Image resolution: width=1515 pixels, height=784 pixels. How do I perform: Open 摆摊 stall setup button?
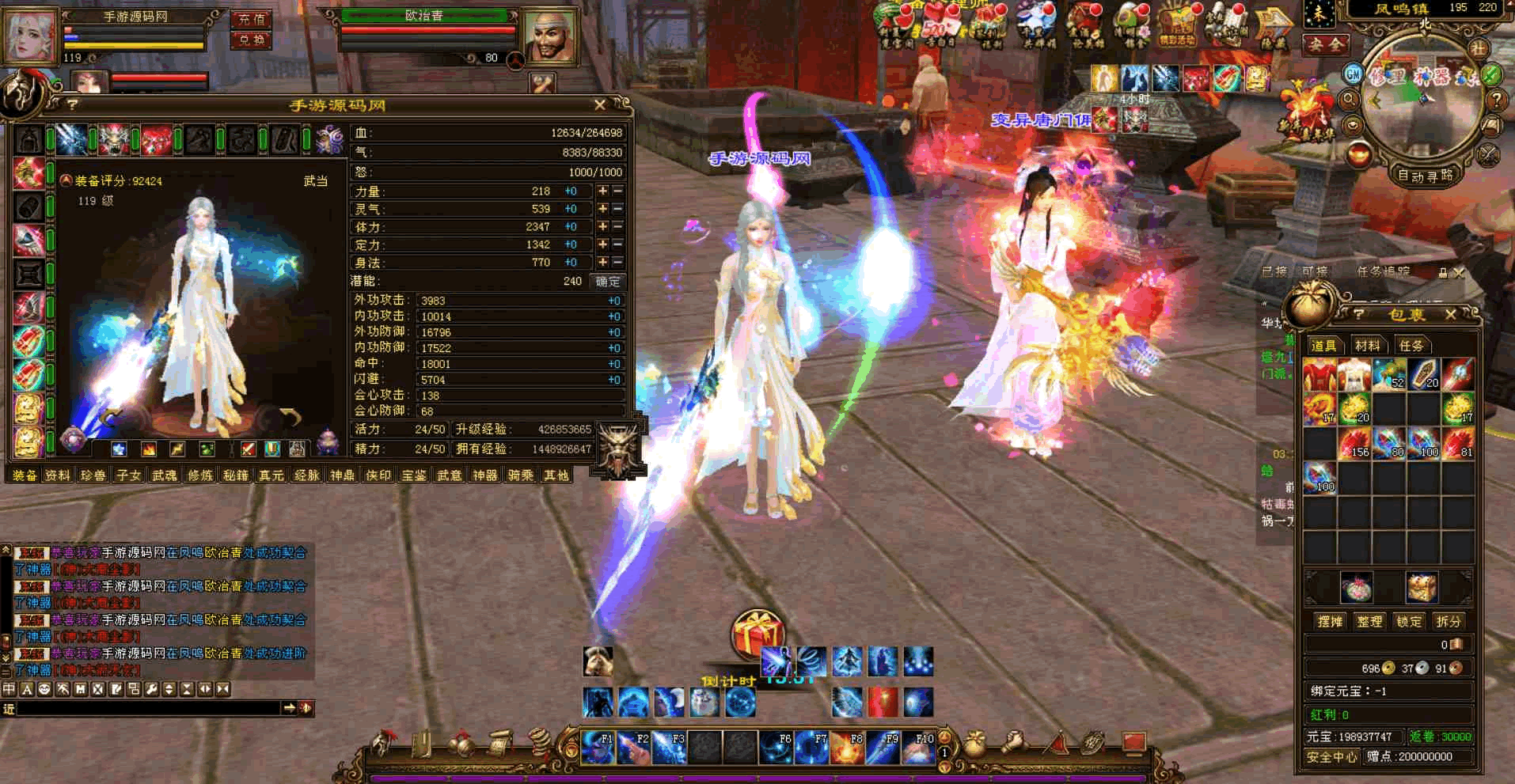pos(1330,621)
